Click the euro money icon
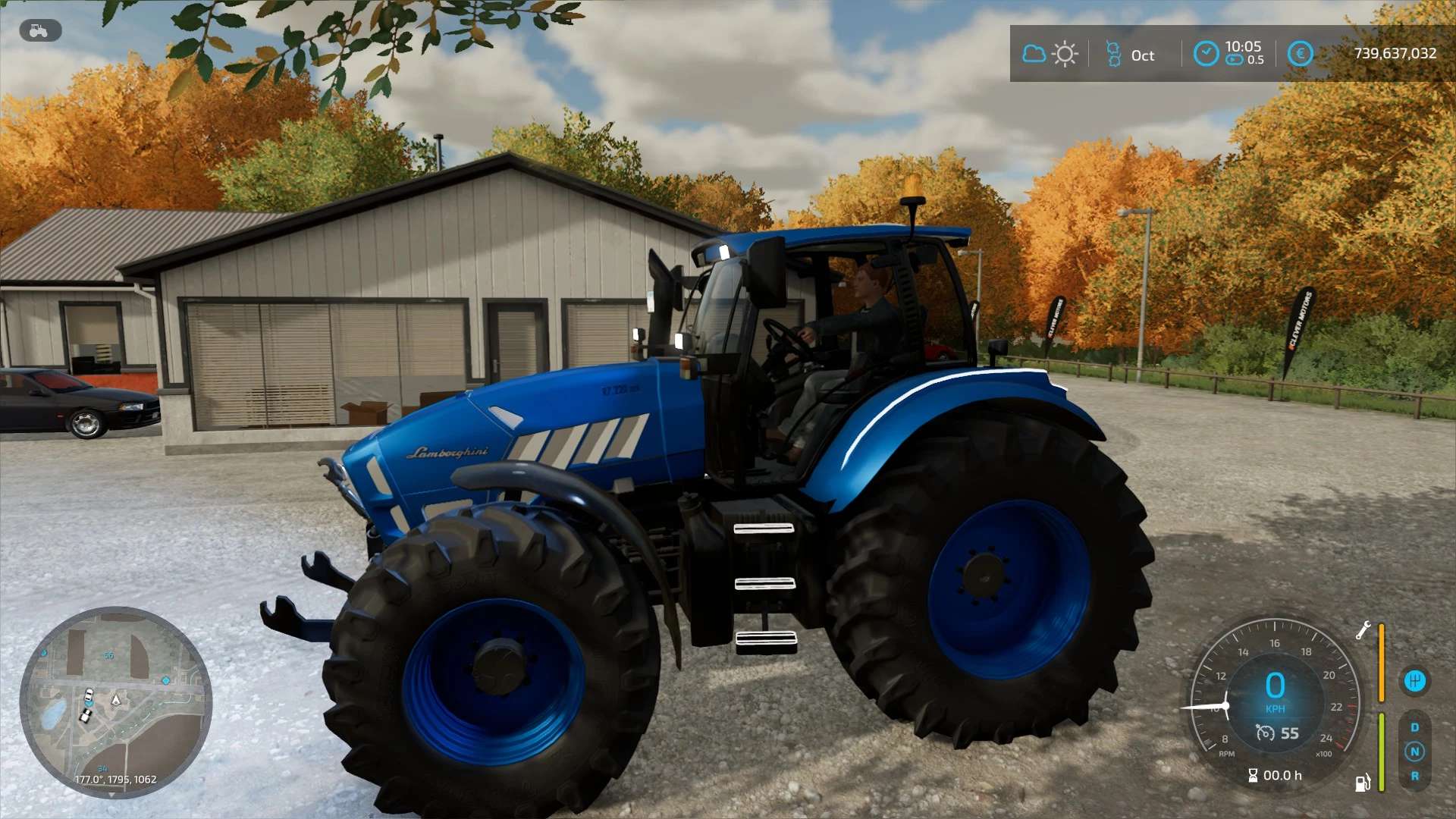This screenshot has height=819, width=1456. coord(1300,54)
